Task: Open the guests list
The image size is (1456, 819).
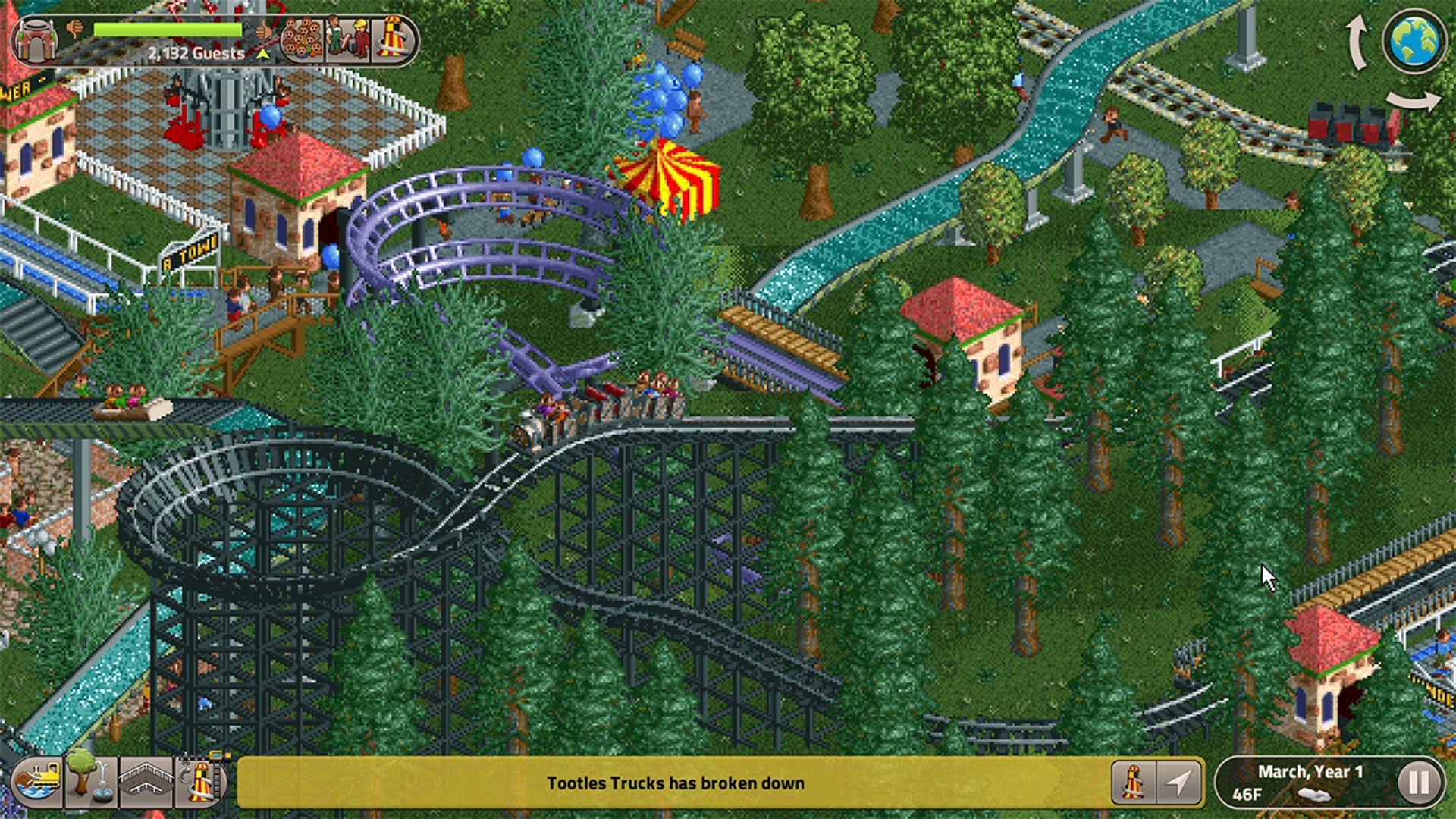Action: pos(303,36)
